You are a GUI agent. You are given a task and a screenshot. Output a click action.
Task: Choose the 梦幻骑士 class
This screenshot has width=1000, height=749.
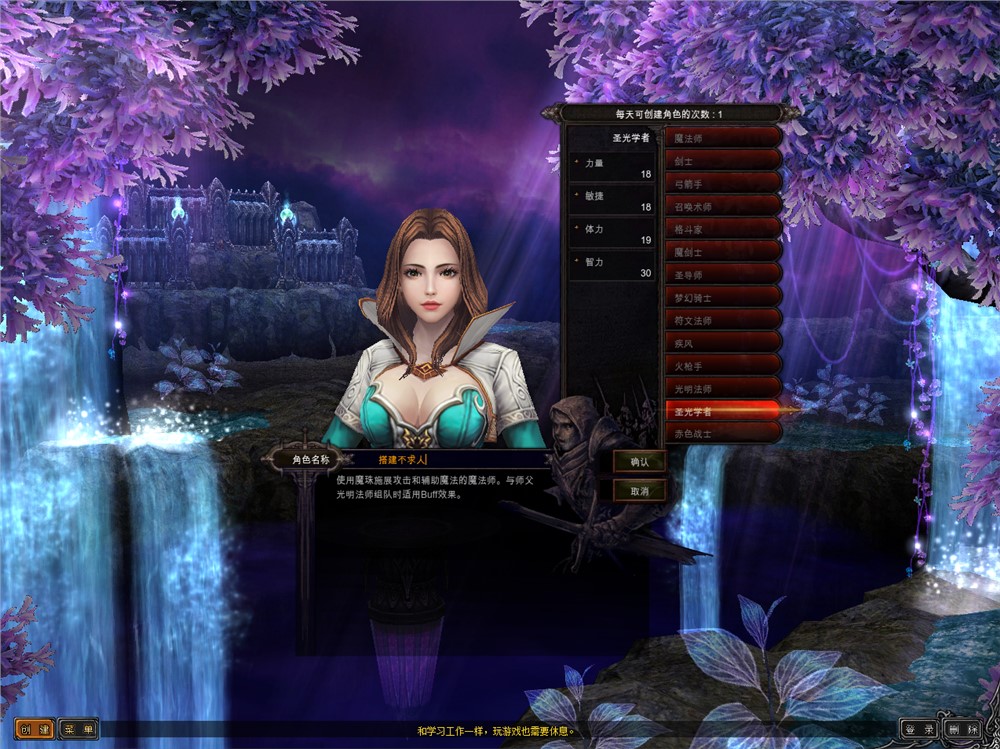click(x=723, y=297)
